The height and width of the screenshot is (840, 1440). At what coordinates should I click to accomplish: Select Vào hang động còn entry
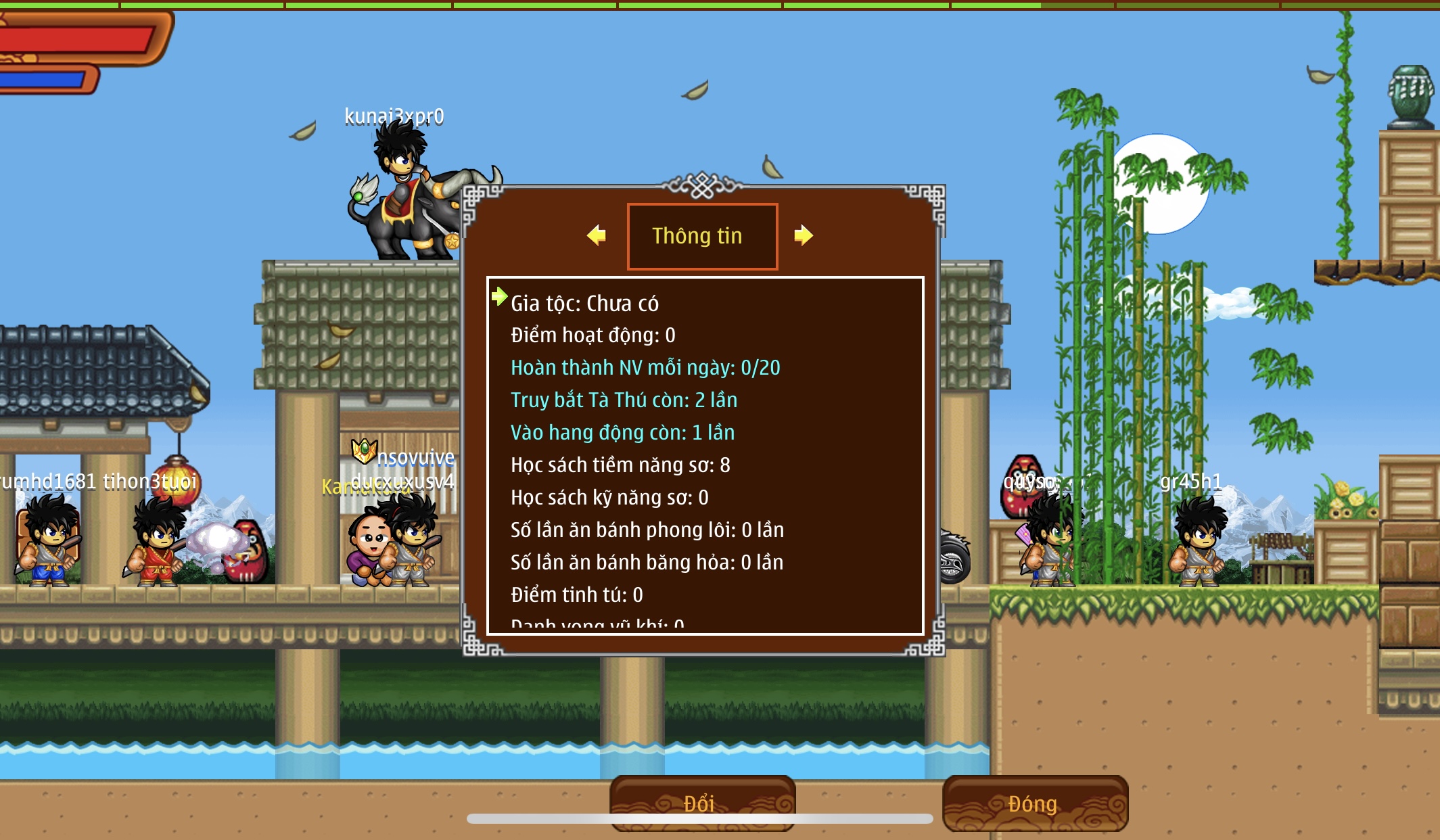point(622,433)
